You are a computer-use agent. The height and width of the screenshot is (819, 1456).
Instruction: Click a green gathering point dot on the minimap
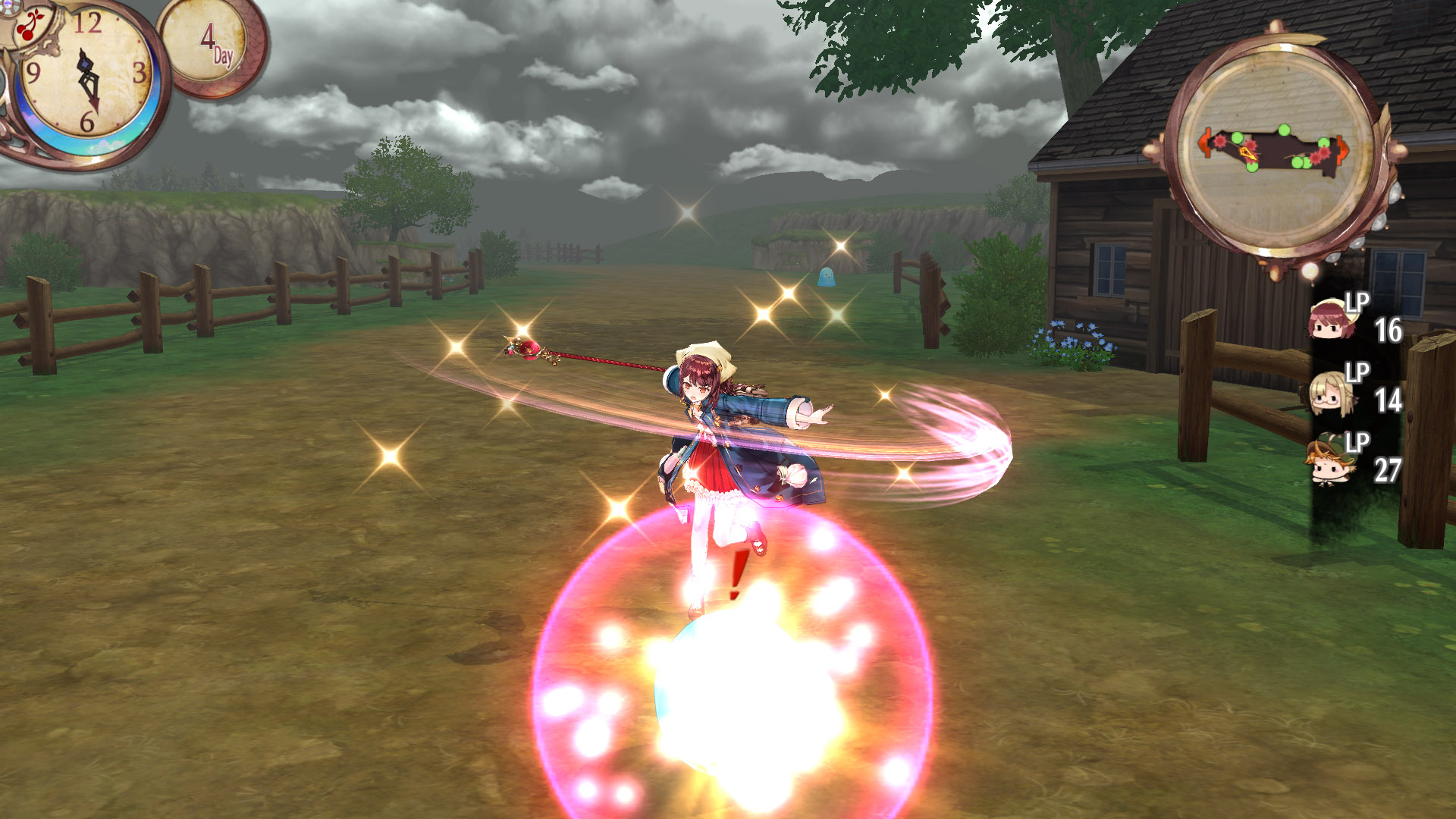1285,130
